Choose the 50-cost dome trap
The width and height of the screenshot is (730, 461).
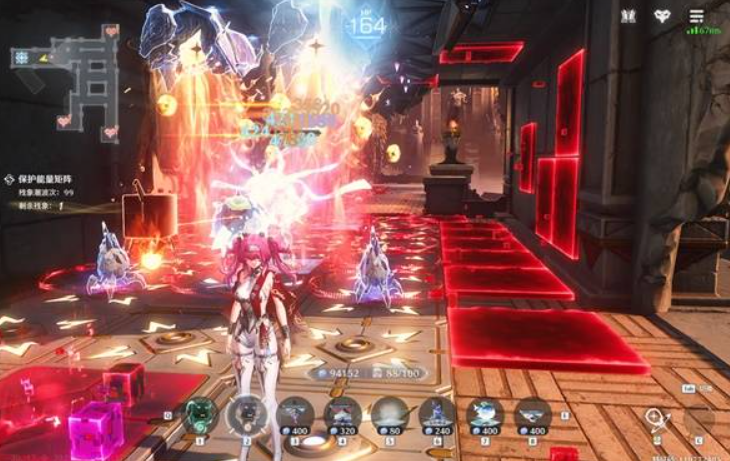coord(389,415)
